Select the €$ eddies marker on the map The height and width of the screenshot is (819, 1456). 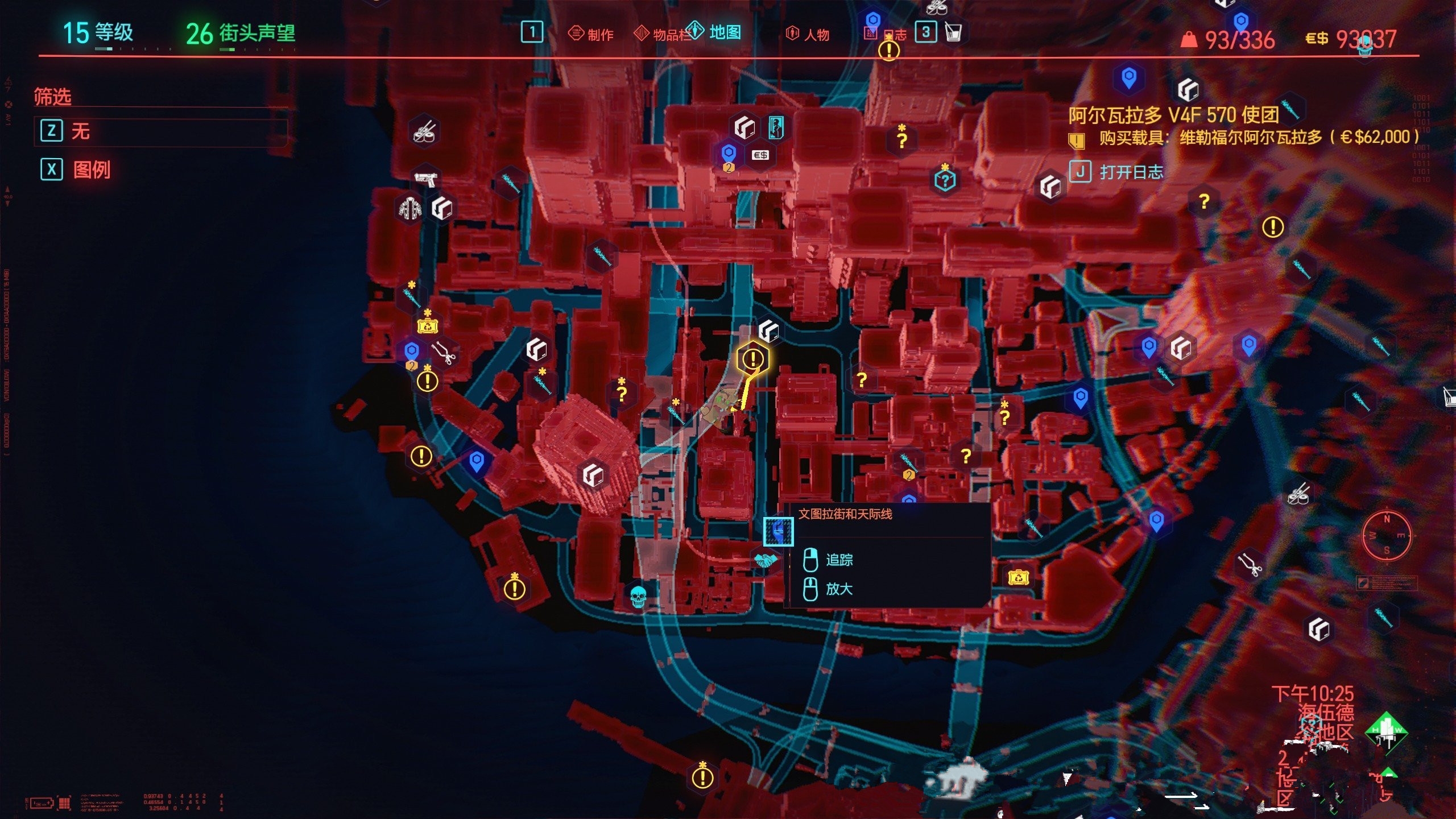coord(760,155)
